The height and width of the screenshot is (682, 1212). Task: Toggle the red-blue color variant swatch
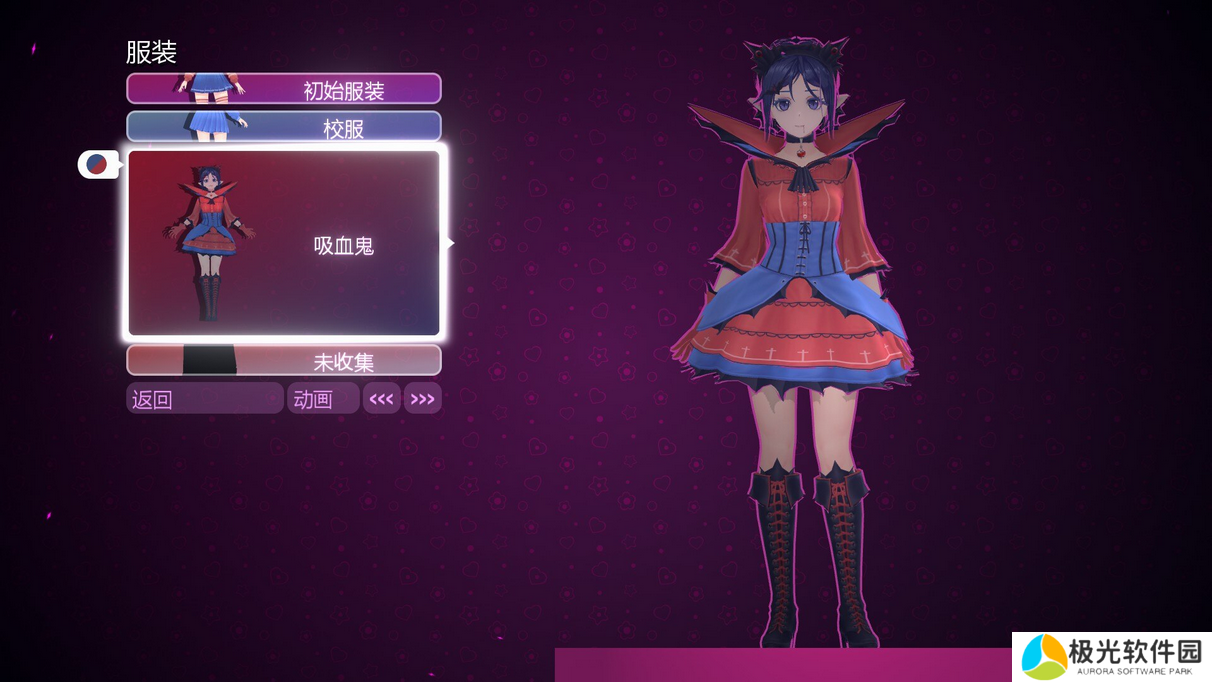coord(97,164)
